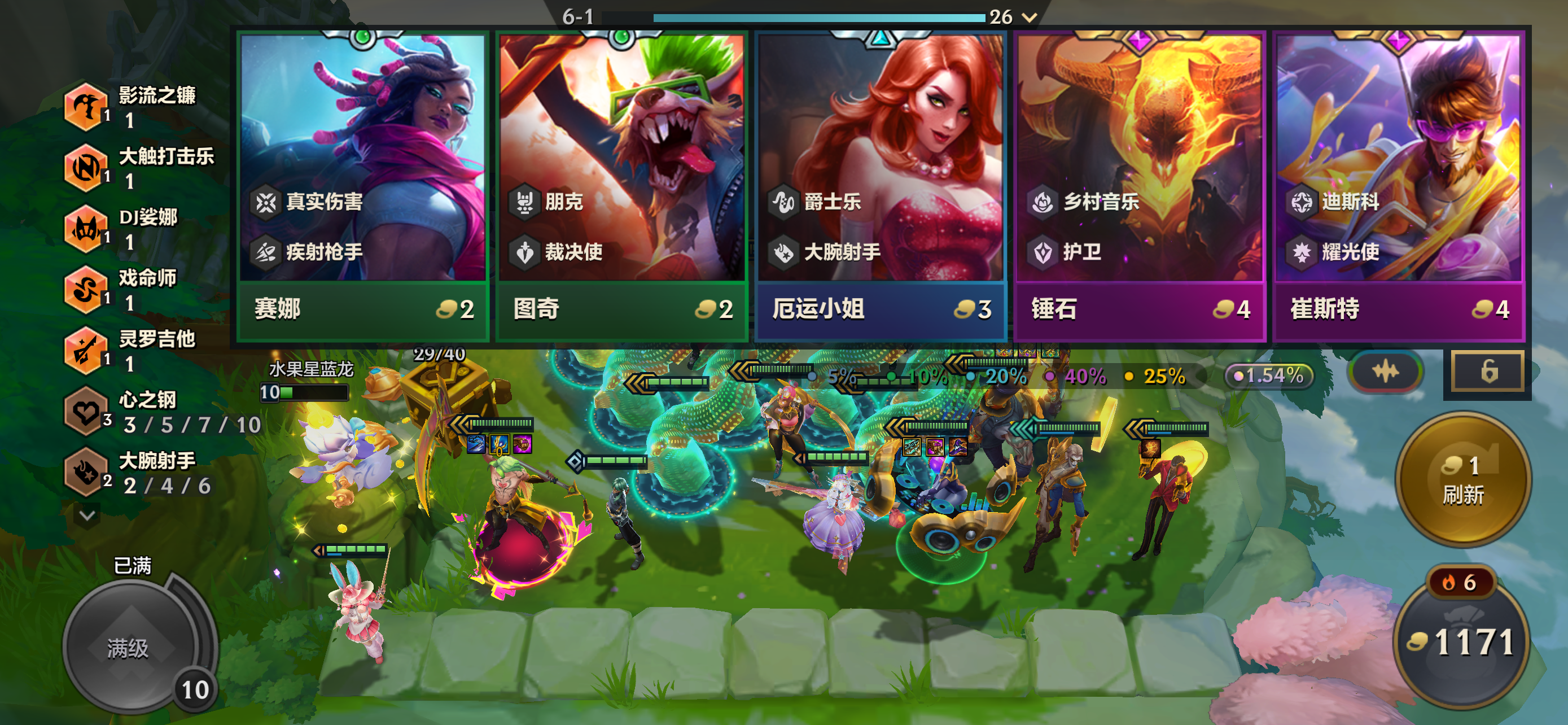The height and width of the screenshot is (725, 1568).
Task: Select the 崔斯特 champion card
Action: [1398, 182]
